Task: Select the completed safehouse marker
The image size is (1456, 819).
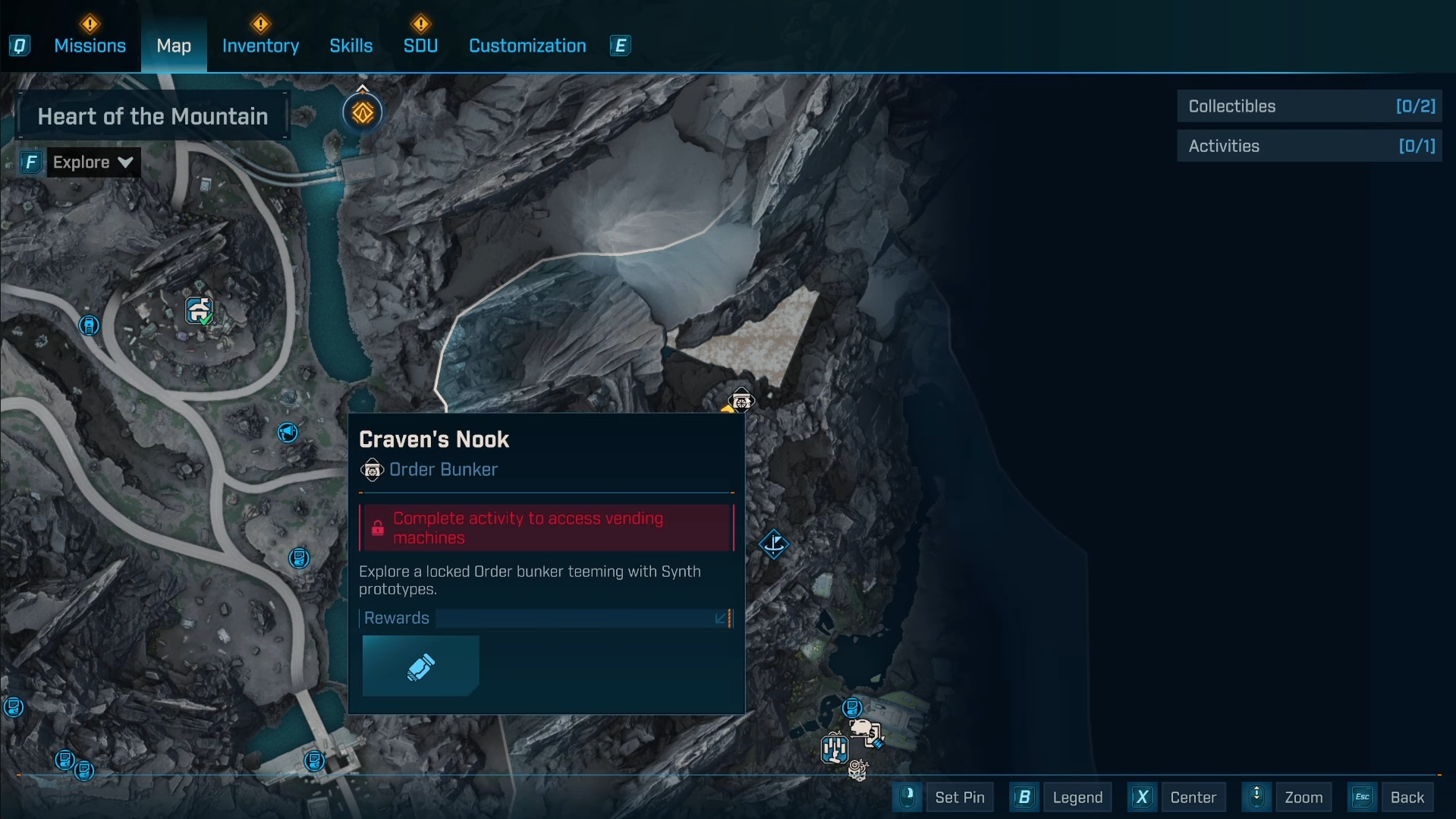Action: (199, 310)
